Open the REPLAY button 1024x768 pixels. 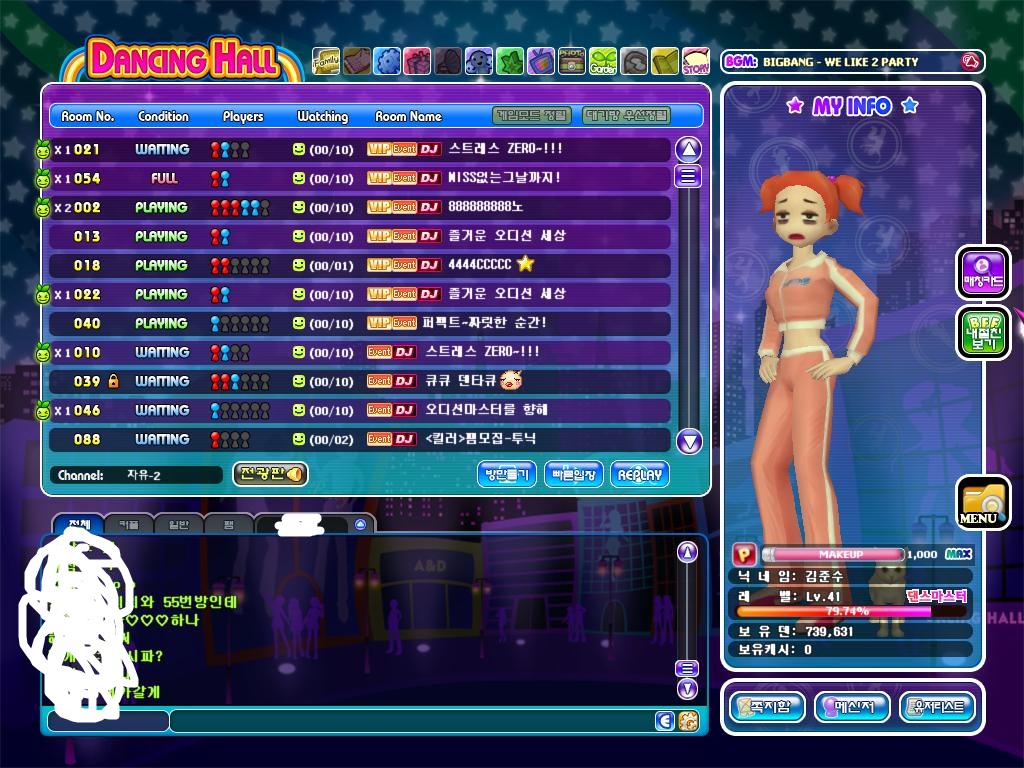639,475
